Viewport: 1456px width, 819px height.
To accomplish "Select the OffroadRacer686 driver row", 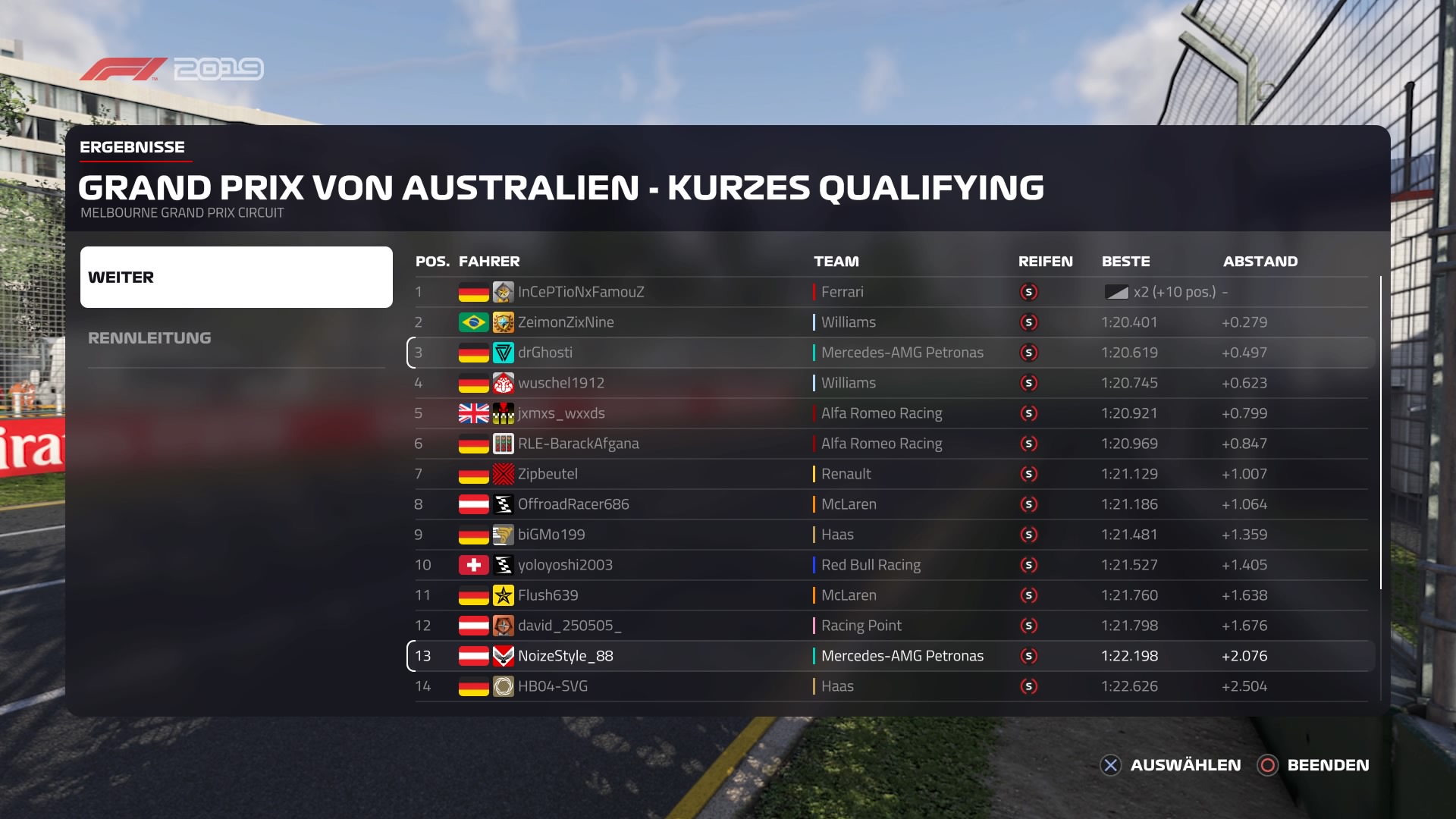I will 891,504.
